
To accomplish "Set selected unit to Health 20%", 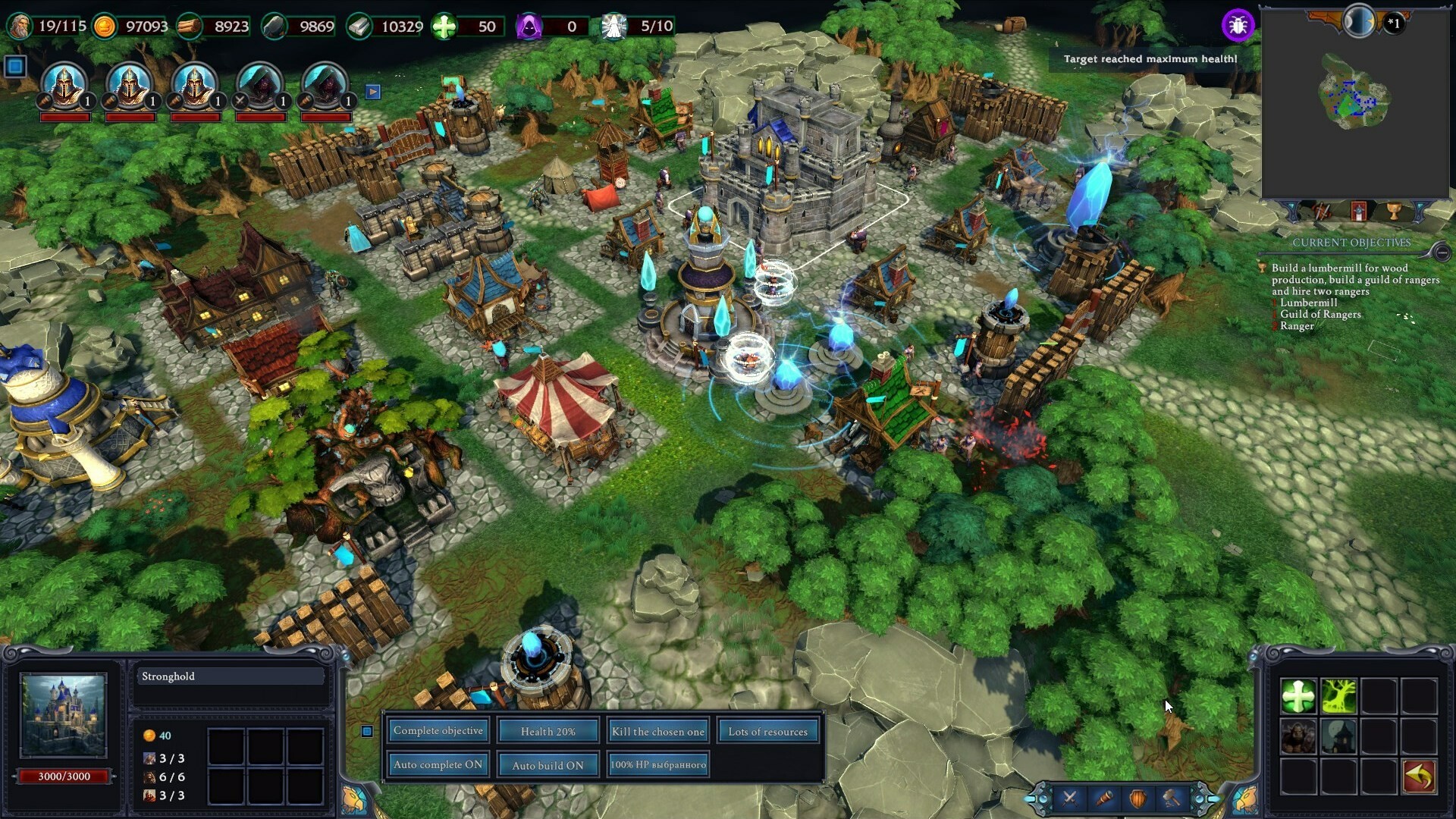I will coord(548,731).
